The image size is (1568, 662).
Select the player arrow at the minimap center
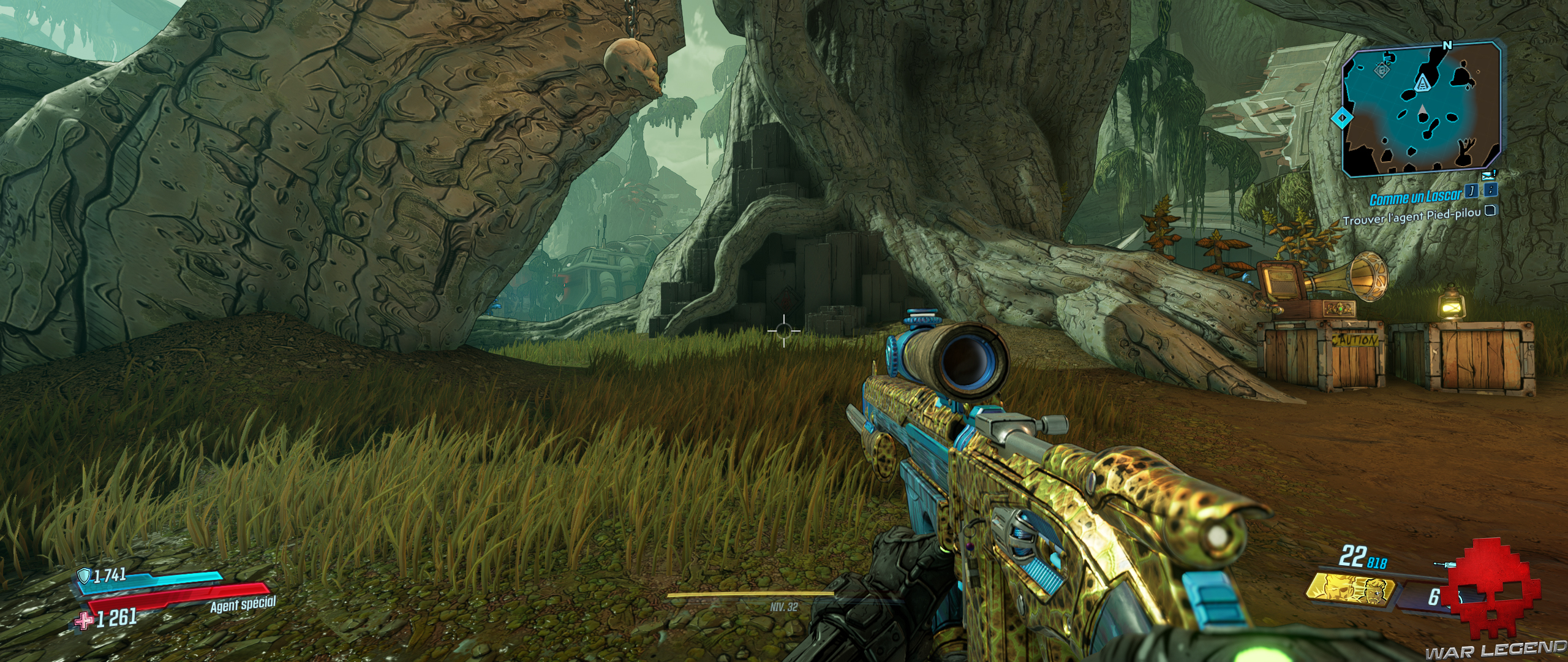[x=1421, y=110]
